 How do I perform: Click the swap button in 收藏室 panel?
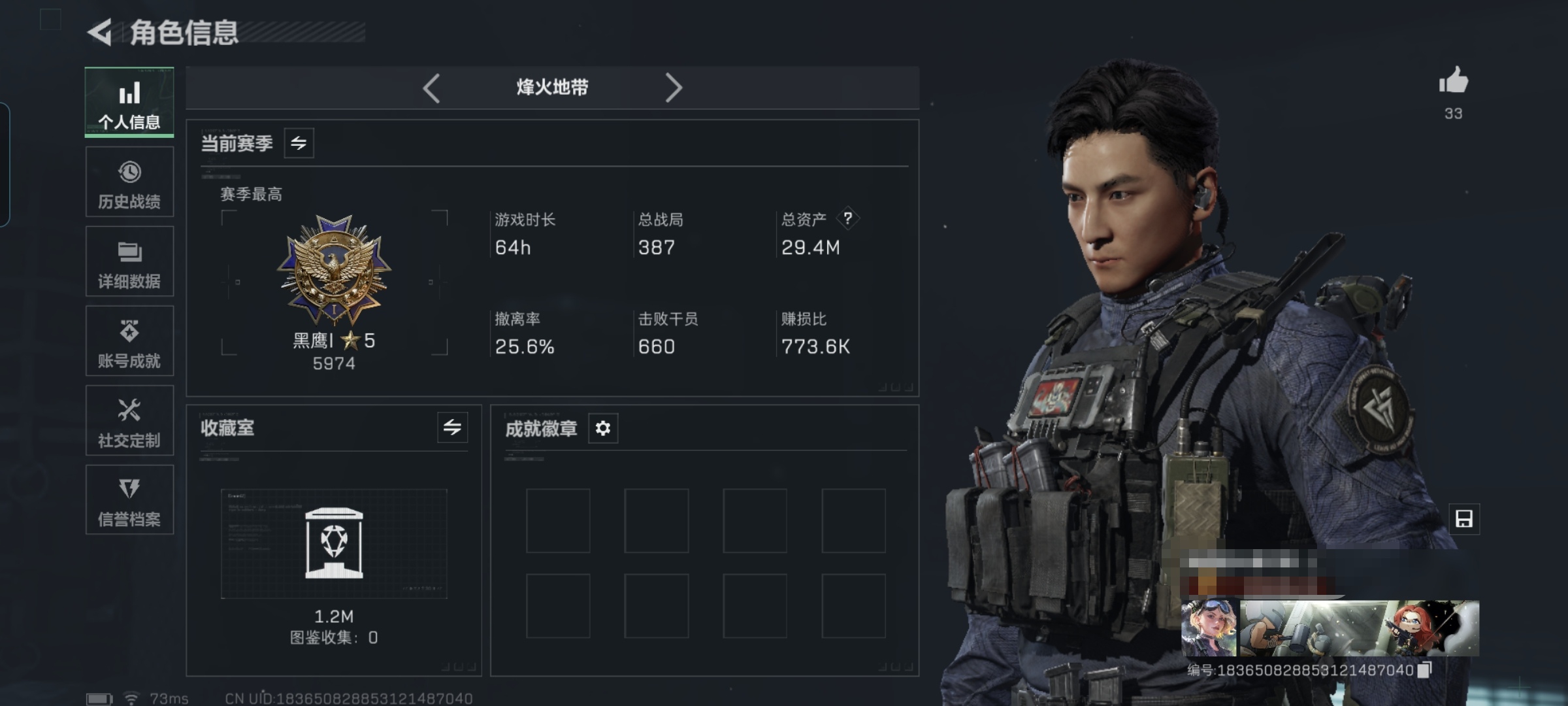452,428
